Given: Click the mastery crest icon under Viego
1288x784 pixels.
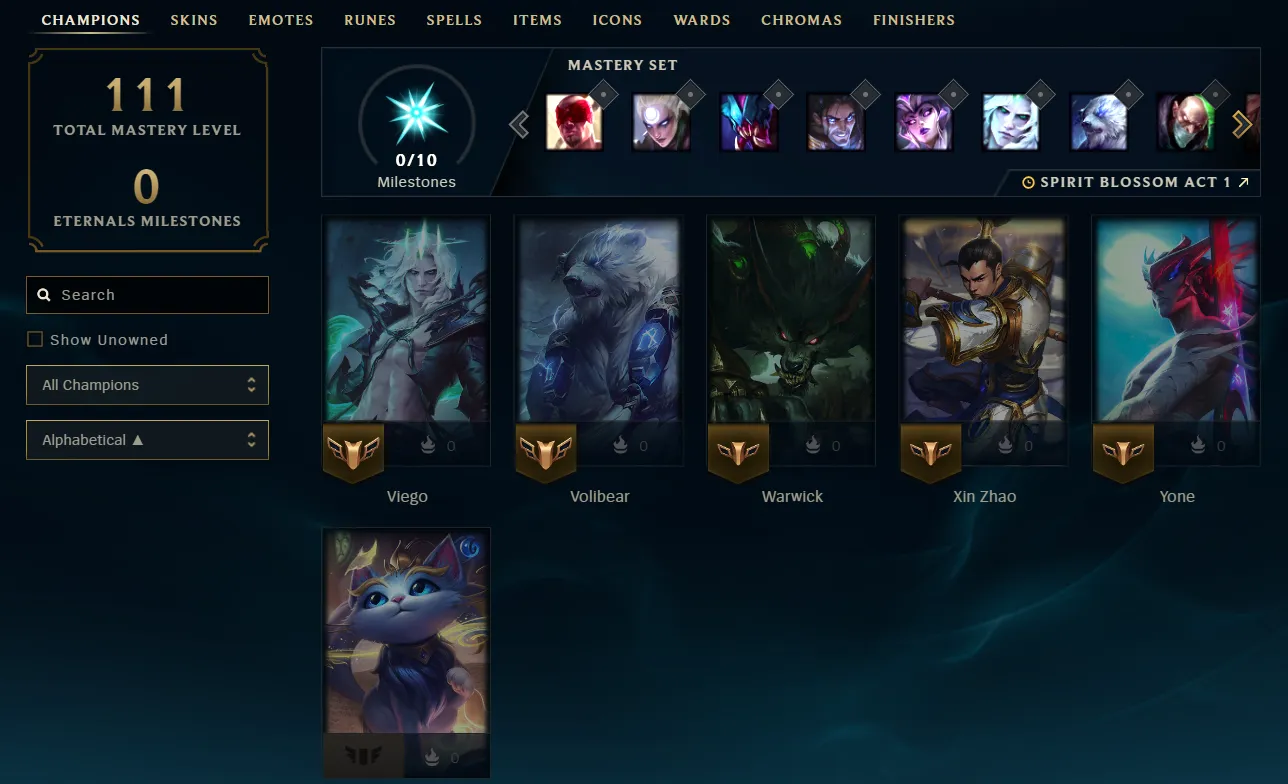Looking at the screenshot, I should (x=353, y=452).
